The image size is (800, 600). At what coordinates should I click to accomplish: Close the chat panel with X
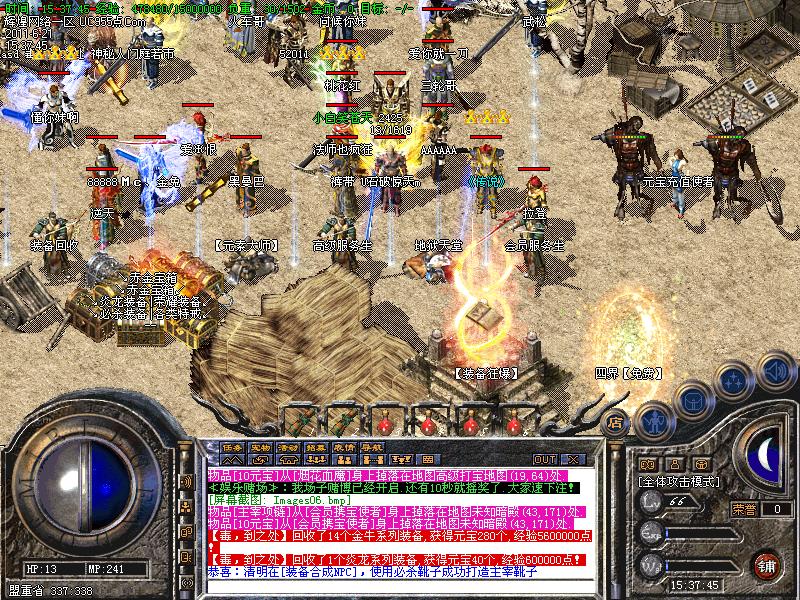coord(573,460)
